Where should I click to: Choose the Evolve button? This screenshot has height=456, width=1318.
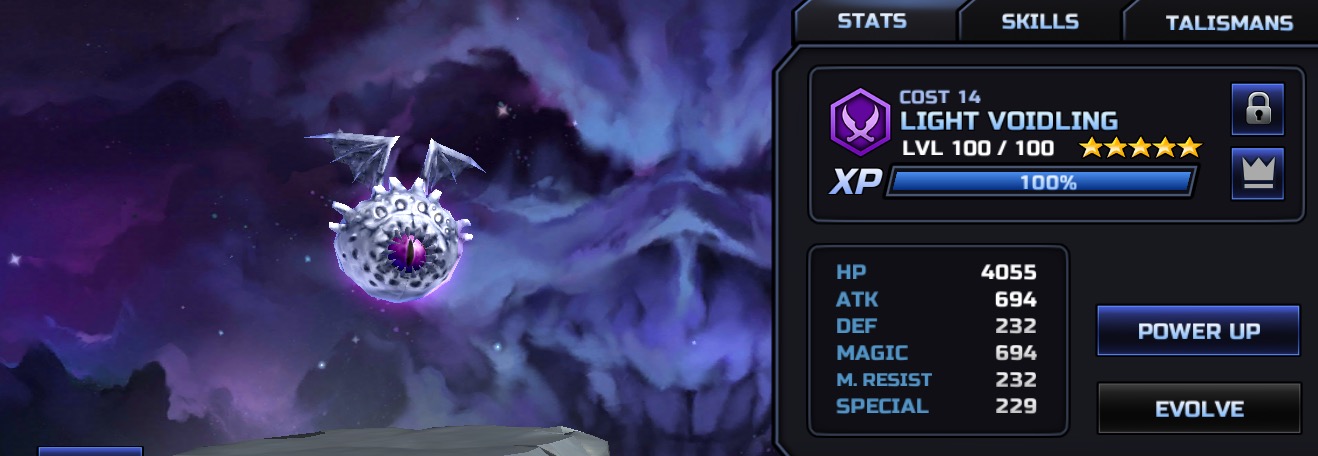(x=1199, y=408)
